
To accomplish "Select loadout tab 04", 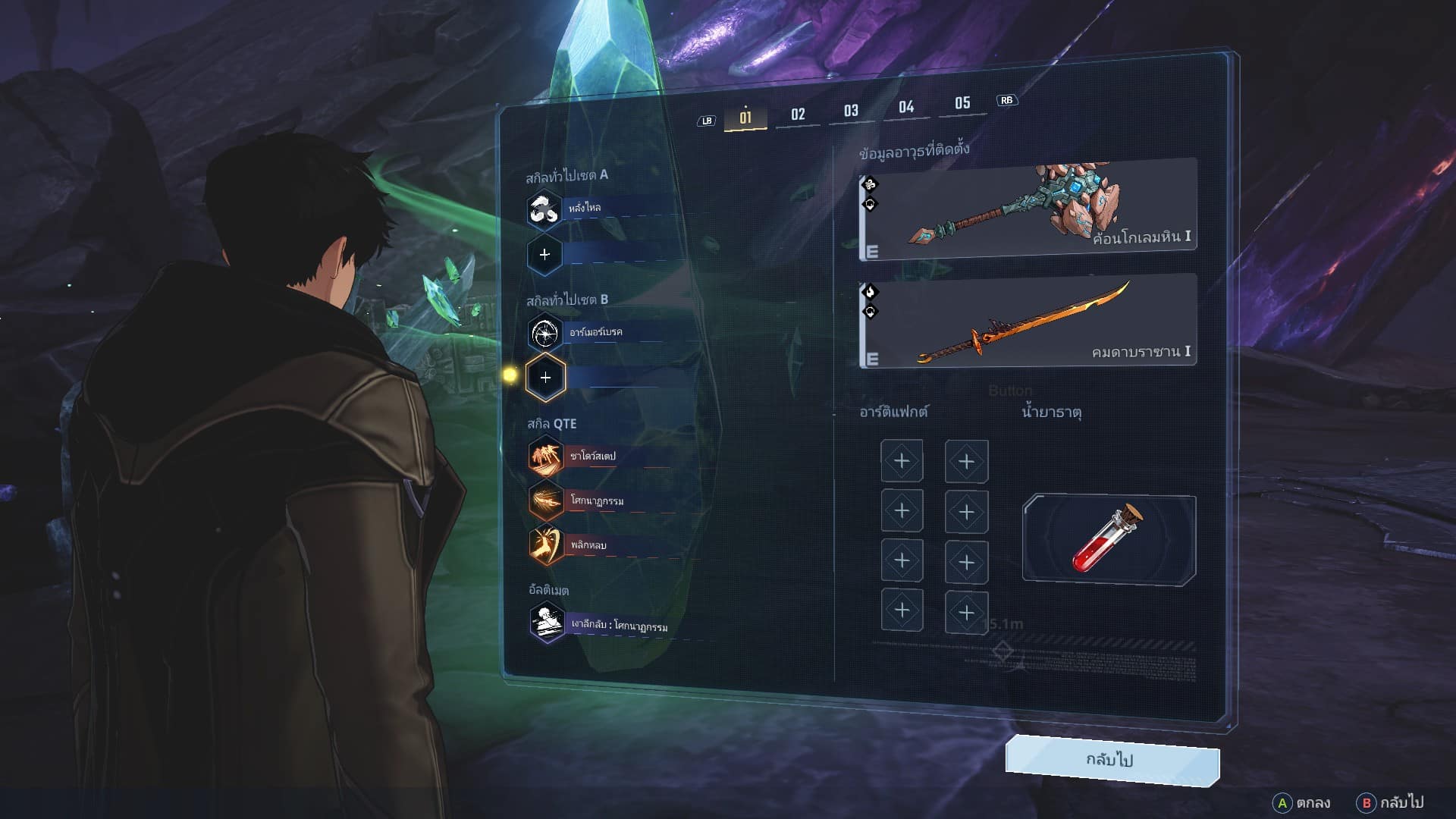I will coord(906,108).
